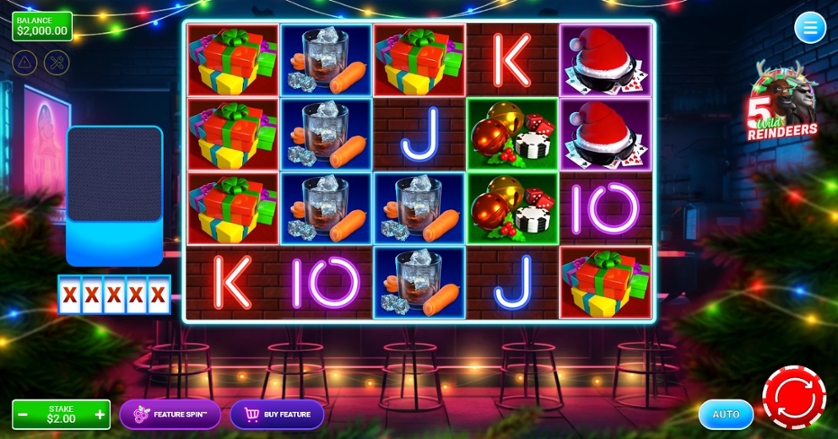Image resolution: width=838 pixels, height=439 pixels.
Task: Open the hamburger menu
Action: pos(809,28)
